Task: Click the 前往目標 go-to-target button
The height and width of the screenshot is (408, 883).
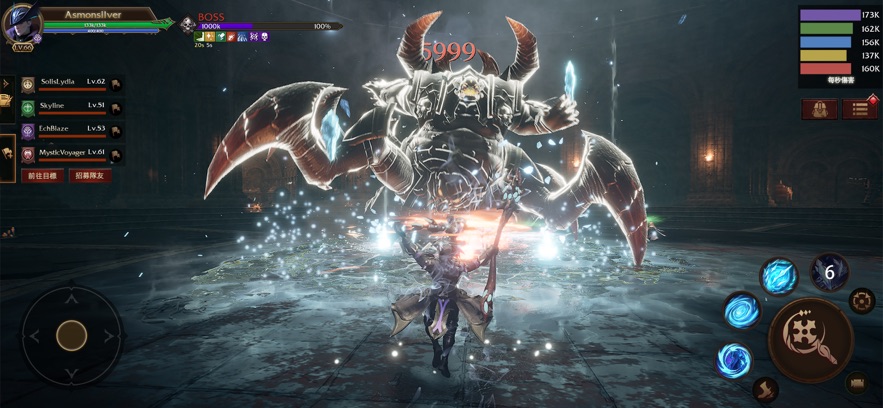Action: point(43,176)
